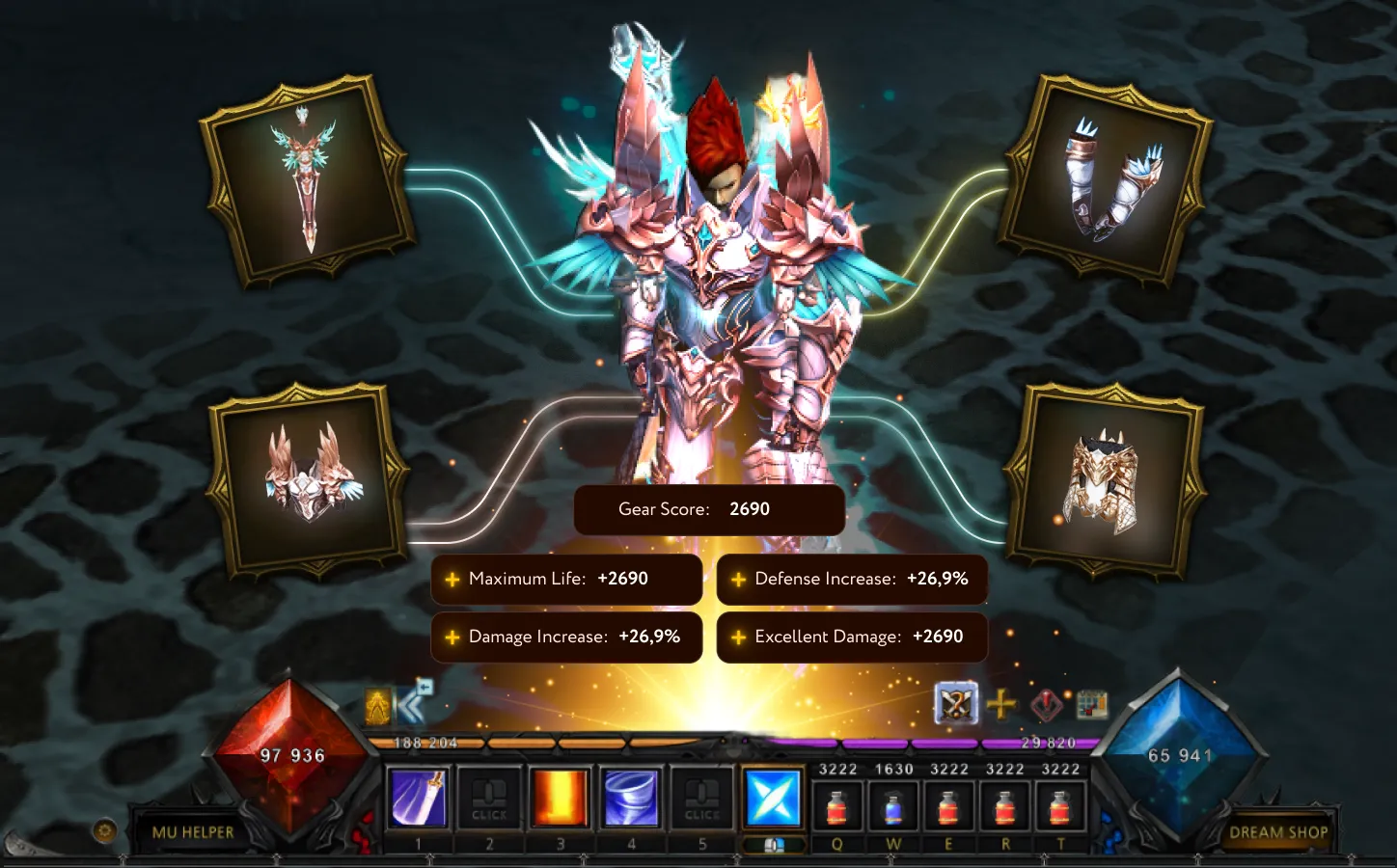1397x868 pixels.
Task: Open the red diamond exclamation alert
Action: tap(1046, 705)
